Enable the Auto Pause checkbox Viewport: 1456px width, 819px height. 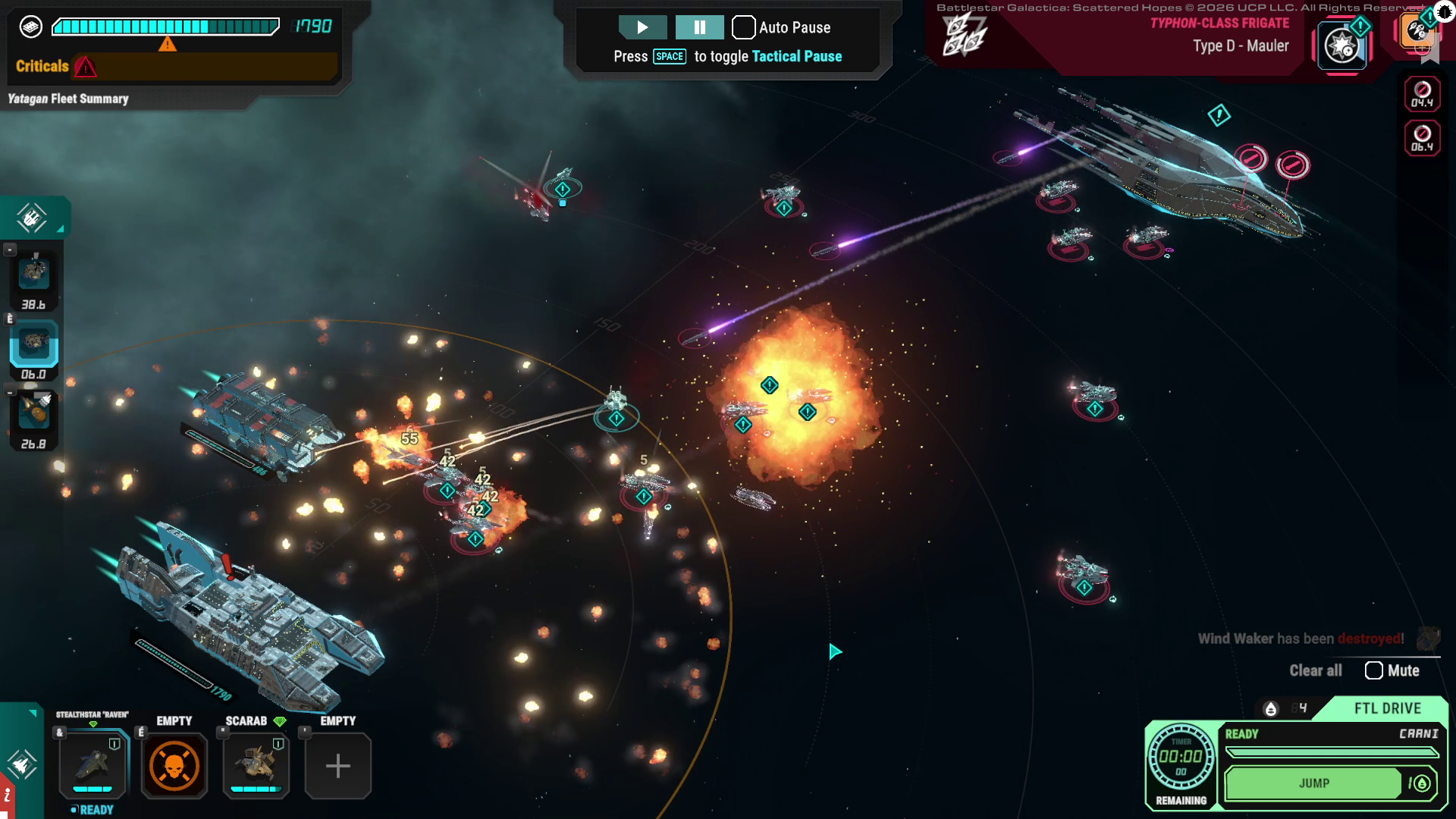tap(743, 27)
